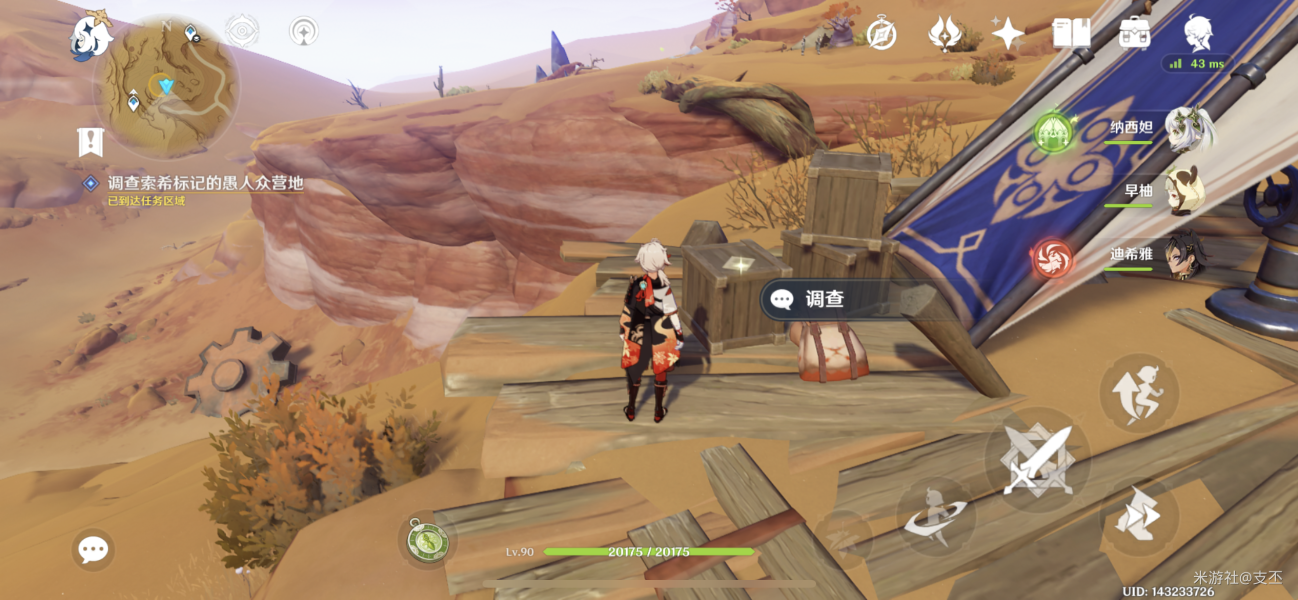Open the Paimon main menu
1298x600 pixels.
tap(91, 35)
